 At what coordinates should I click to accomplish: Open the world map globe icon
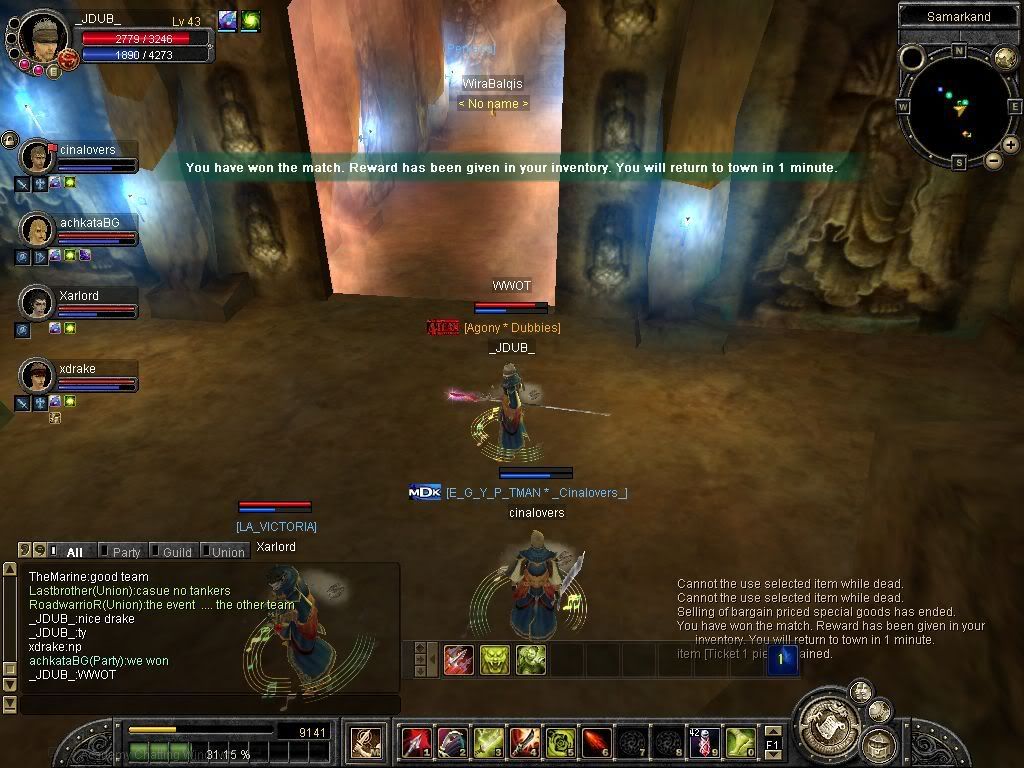point(1005,57)
